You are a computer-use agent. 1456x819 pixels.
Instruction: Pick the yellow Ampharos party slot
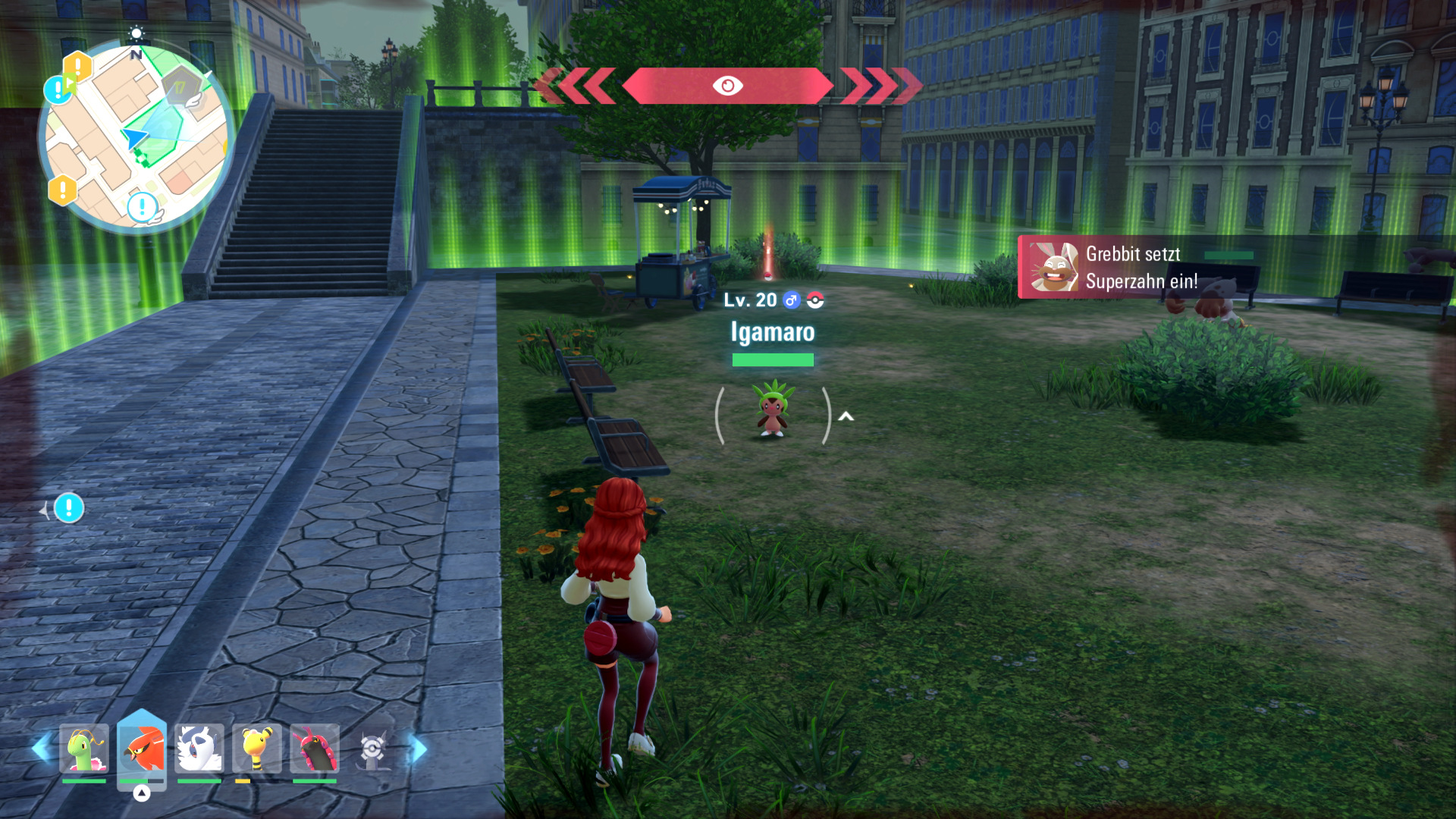coord(257,748)
